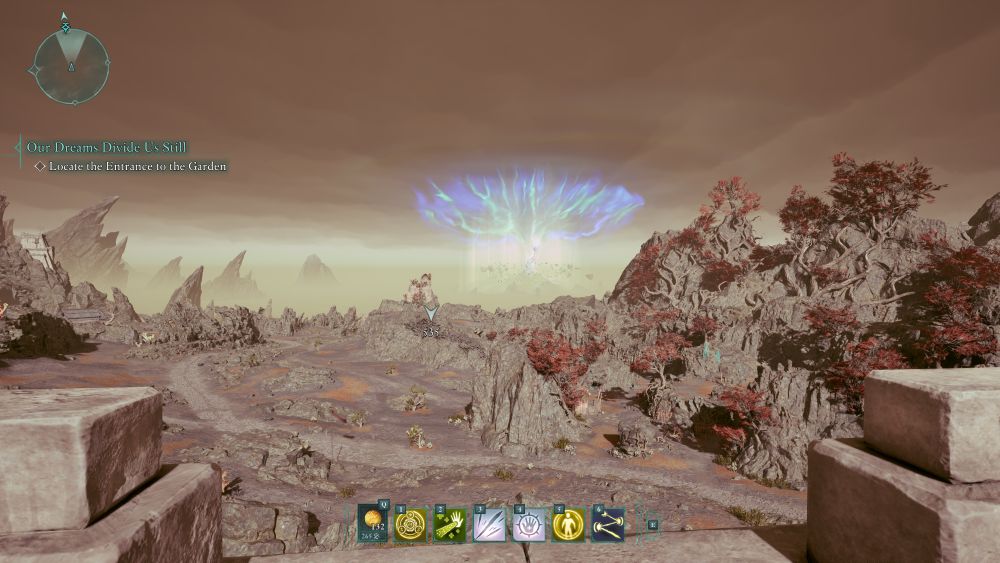This screenshot has width=1000, height=563.
Task: Trigger the white slashing streaks ability
Action: click(x=489, y=524)
